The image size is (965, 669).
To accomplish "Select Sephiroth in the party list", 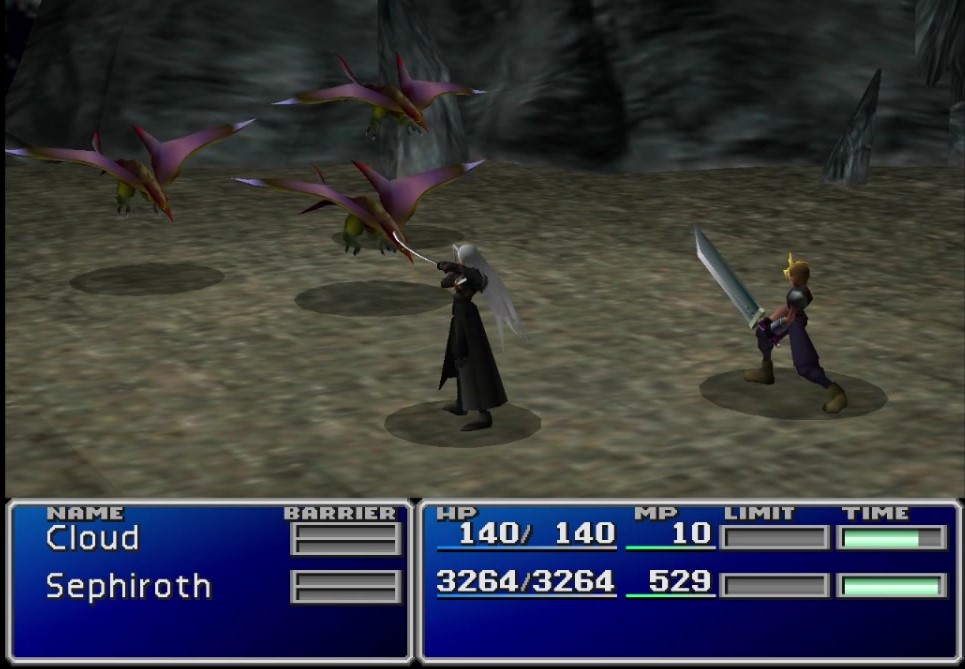I will pos(128,586).
